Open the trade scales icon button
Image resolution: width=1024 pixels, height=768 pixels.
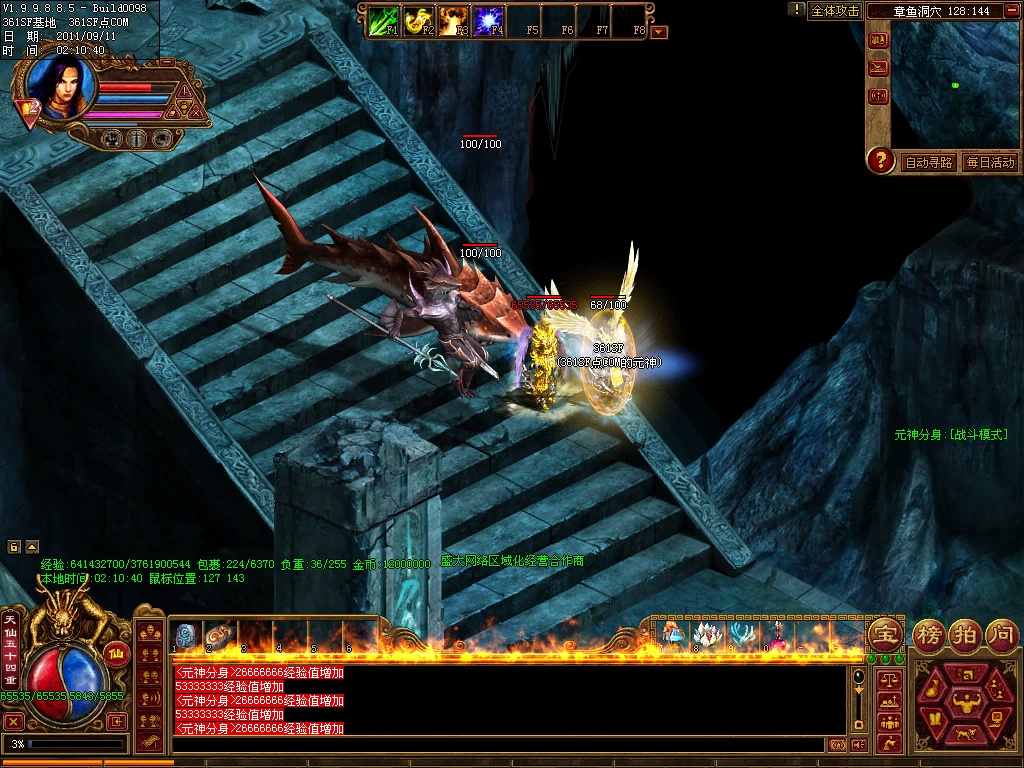(889, 680)
